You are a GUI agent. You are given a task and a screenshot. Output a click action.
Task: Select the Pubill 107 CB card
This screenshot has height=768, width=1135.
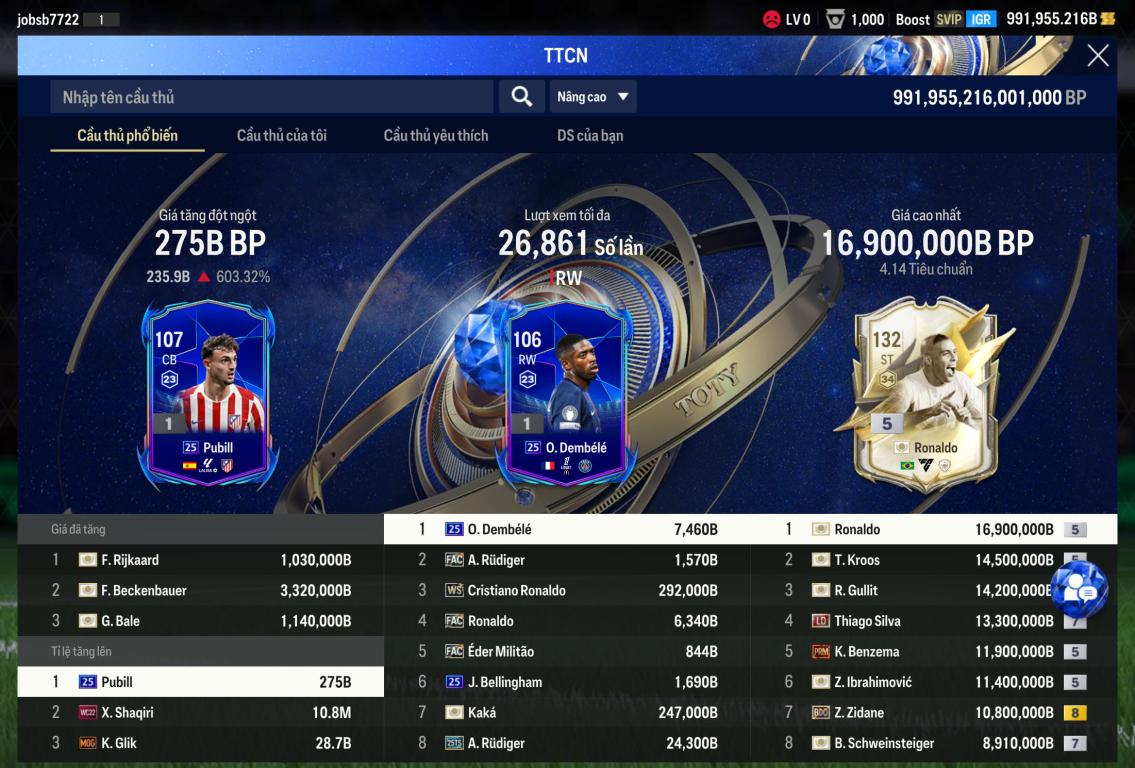click(210, 391)
